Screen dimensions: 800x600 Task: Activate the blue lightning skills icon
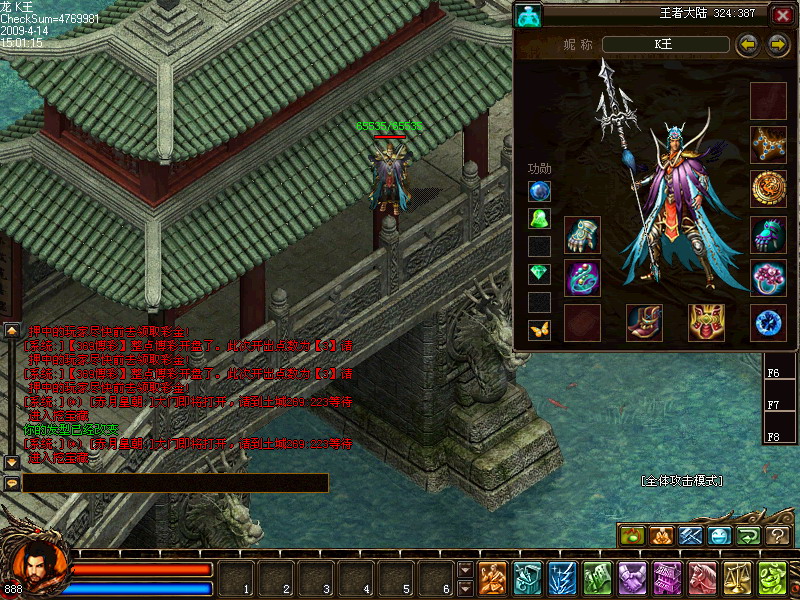point(560,578)
